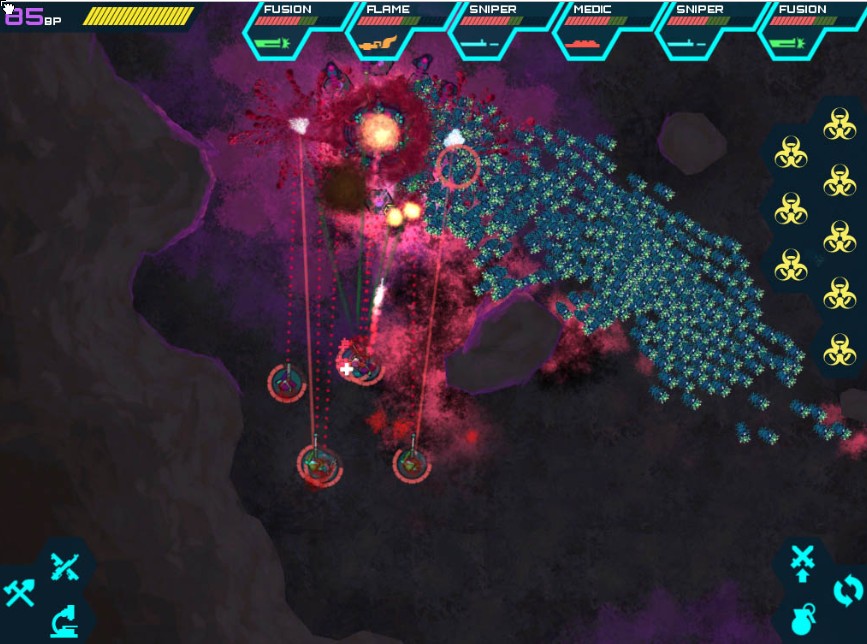This screenshot has width=867, height=644.
Task: Click the circular arrows swap icon
Action: pyautogui.click(x=846, y=589)
